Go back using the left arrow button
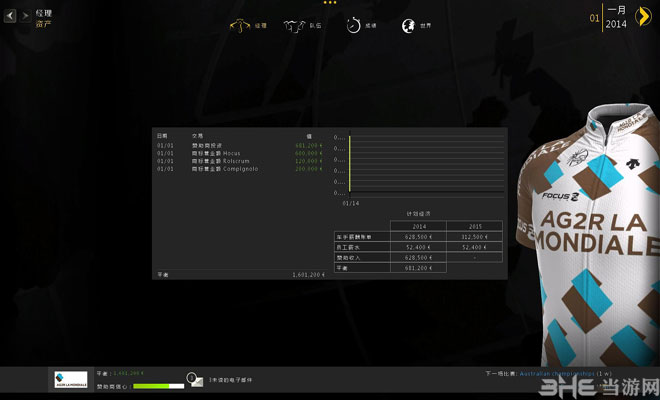This screenshot has width=660, height=400. coord(10,16)
